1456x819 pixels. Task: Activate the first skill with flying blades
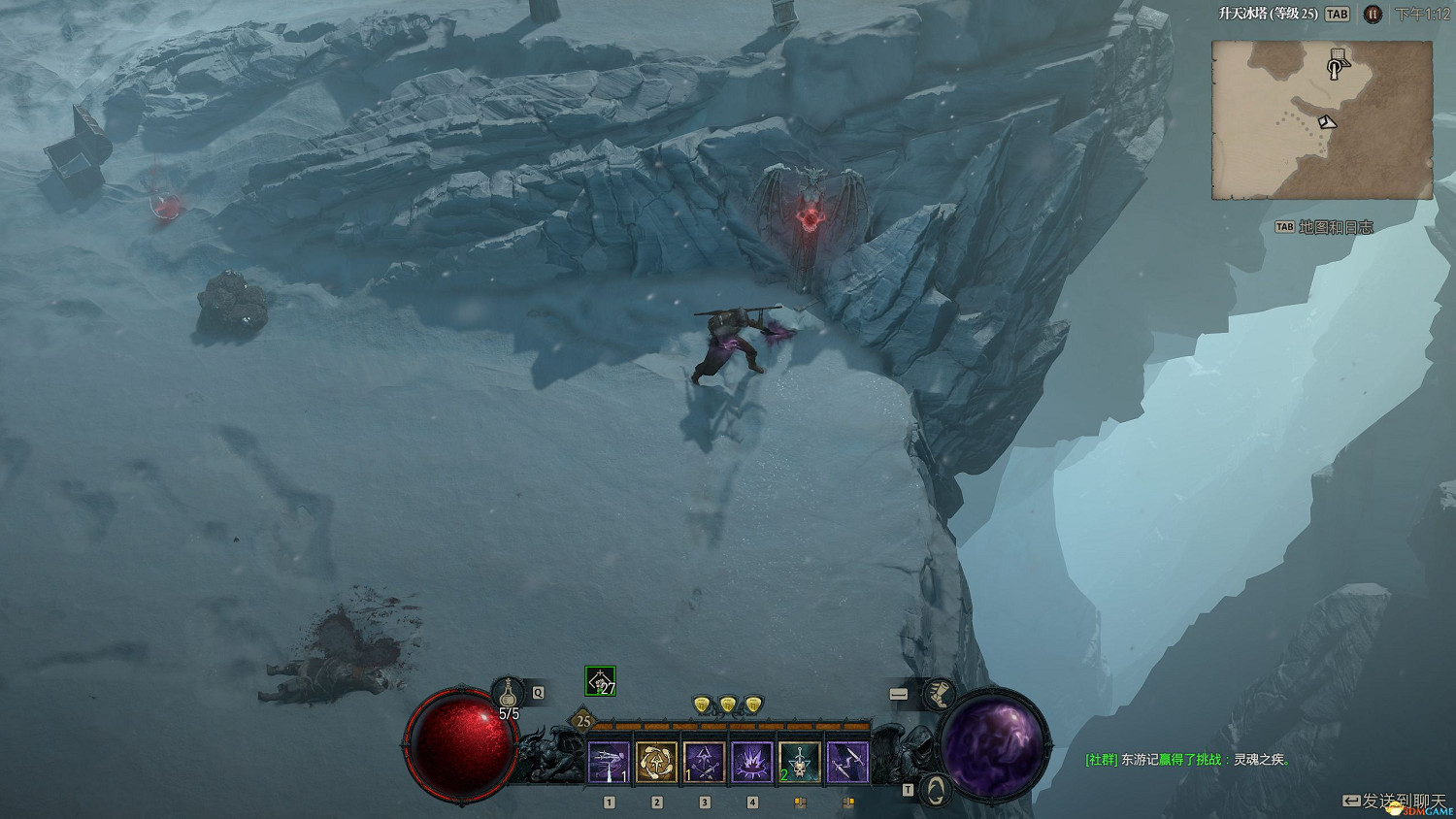(x=609, y=763)
